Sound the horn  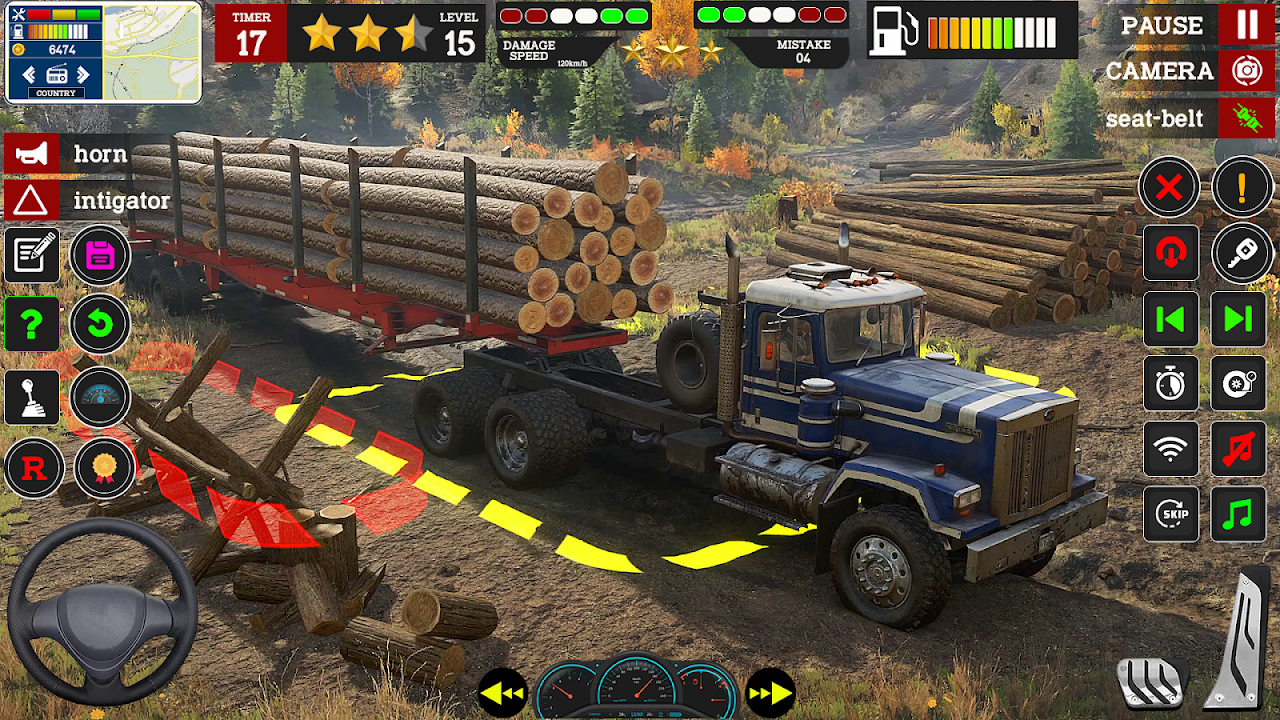point(31,154)
